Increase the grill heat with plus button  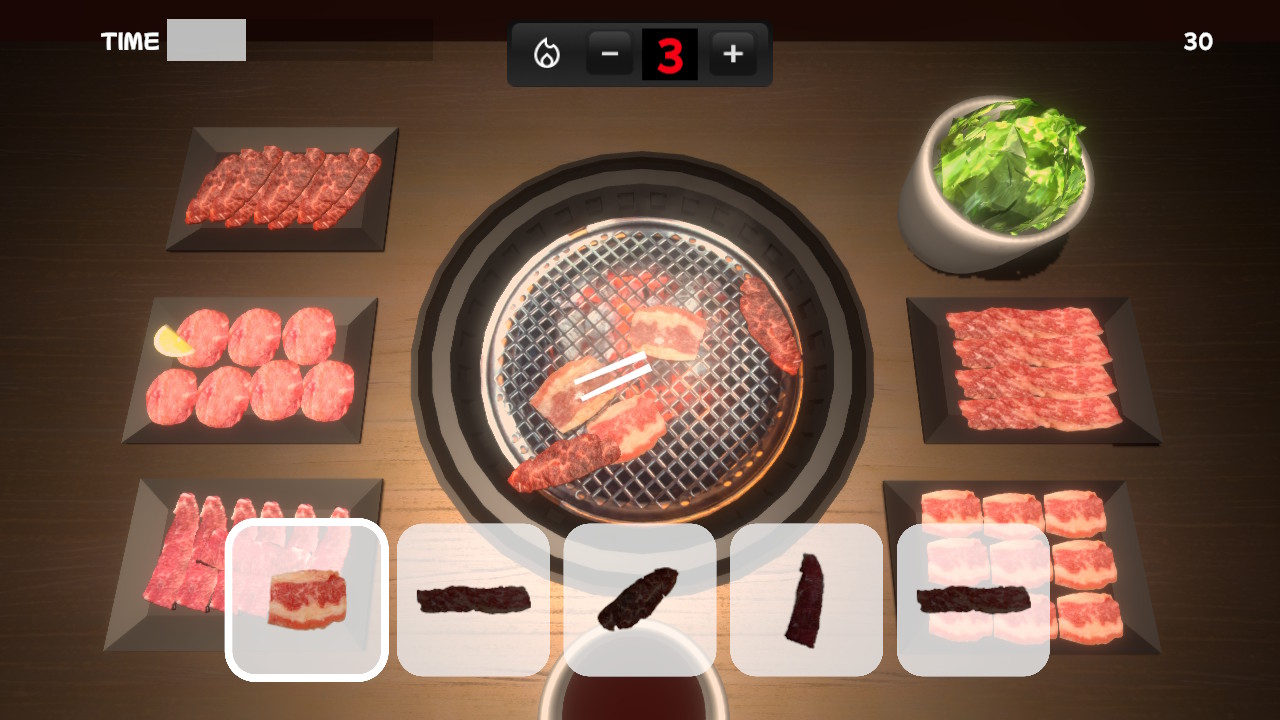733,54
